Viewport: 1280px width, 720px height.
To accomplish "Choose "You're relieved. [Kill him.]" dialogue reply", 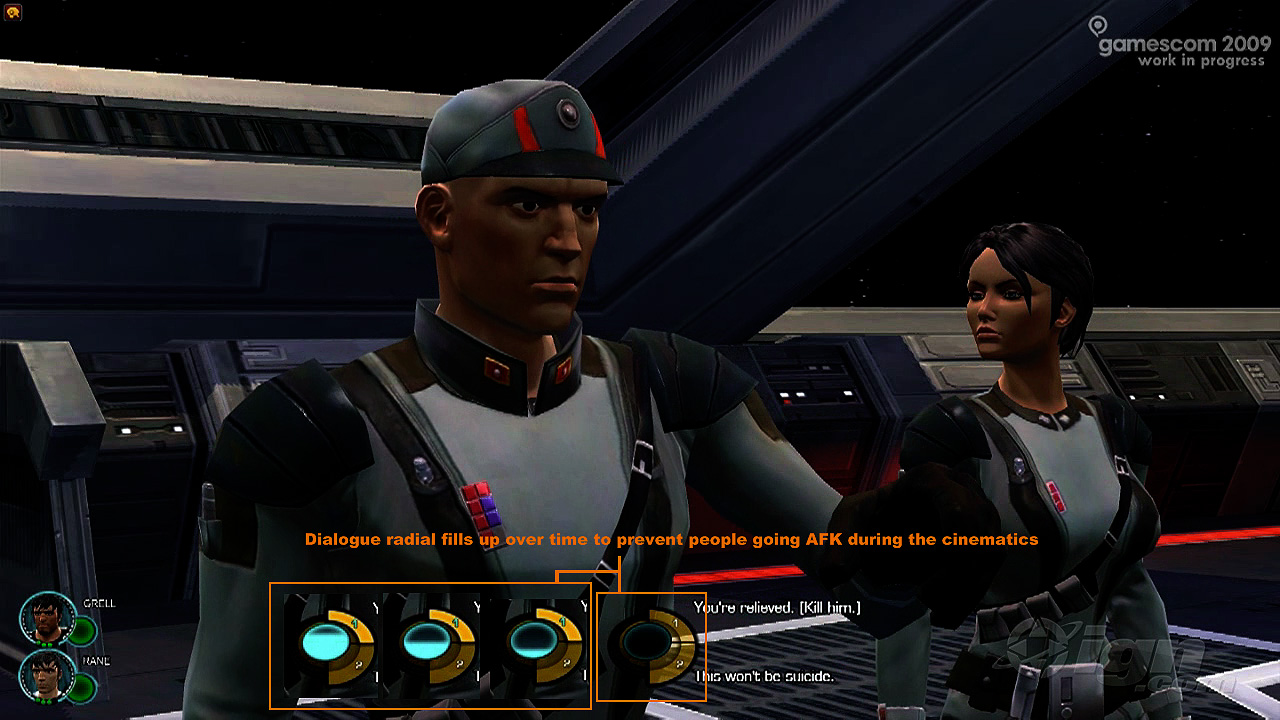I will (x=777, y=608).
